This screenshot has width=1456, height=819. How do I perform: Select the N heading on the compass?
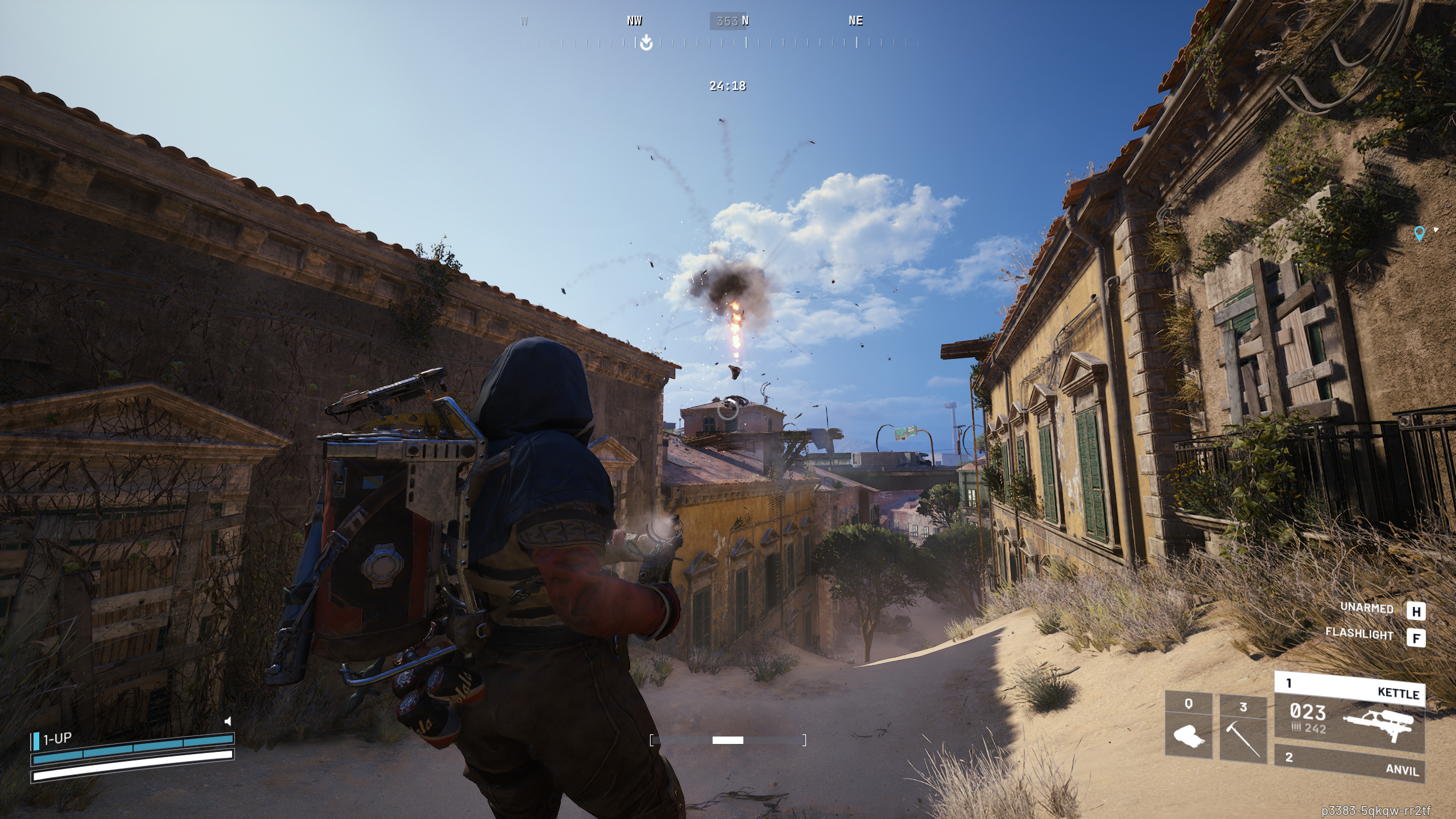(x=745, y=21)
